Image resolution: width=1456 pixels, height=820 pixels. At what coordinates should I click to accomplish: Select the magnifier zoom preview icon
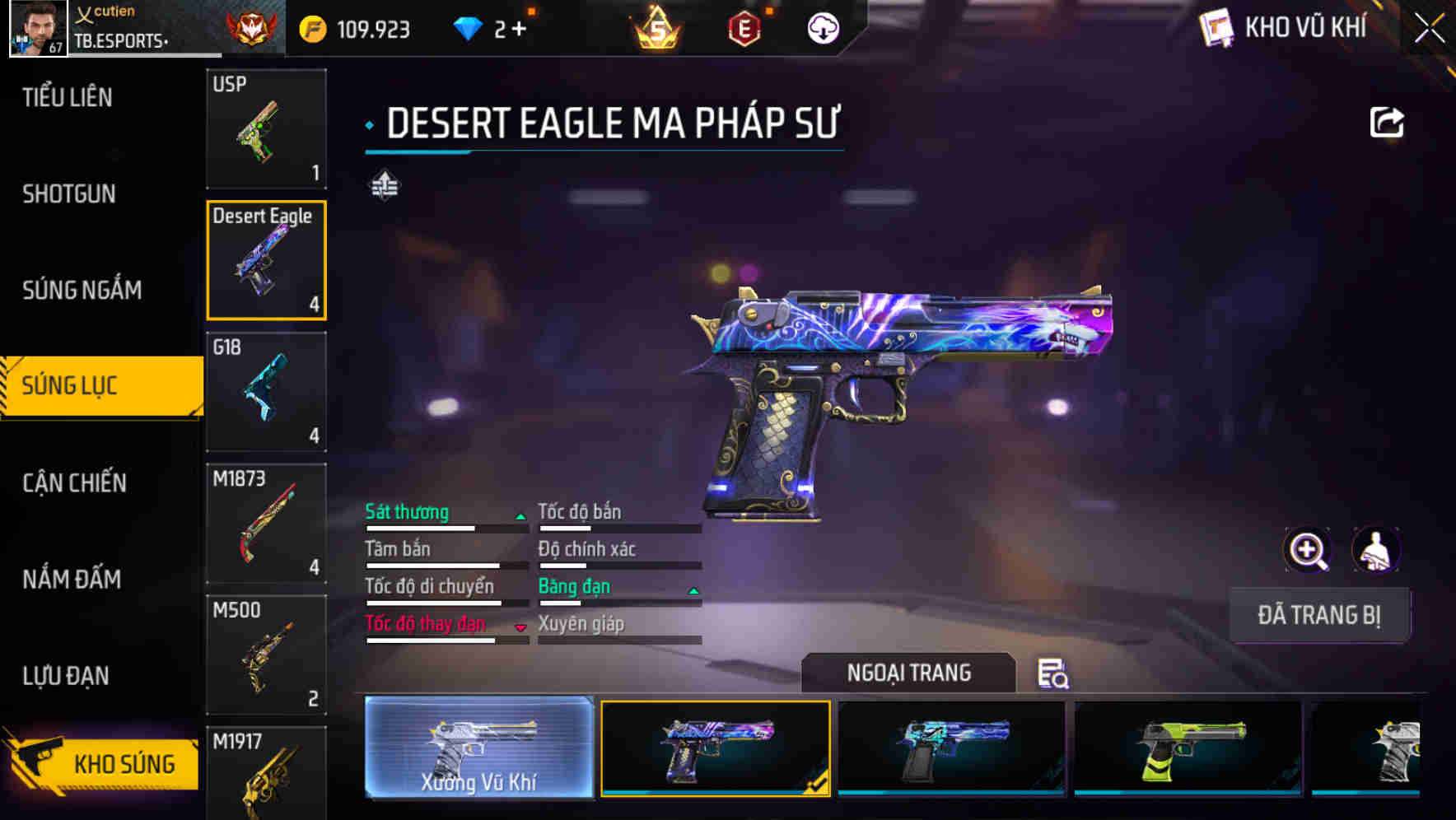tap(1304, 549)
